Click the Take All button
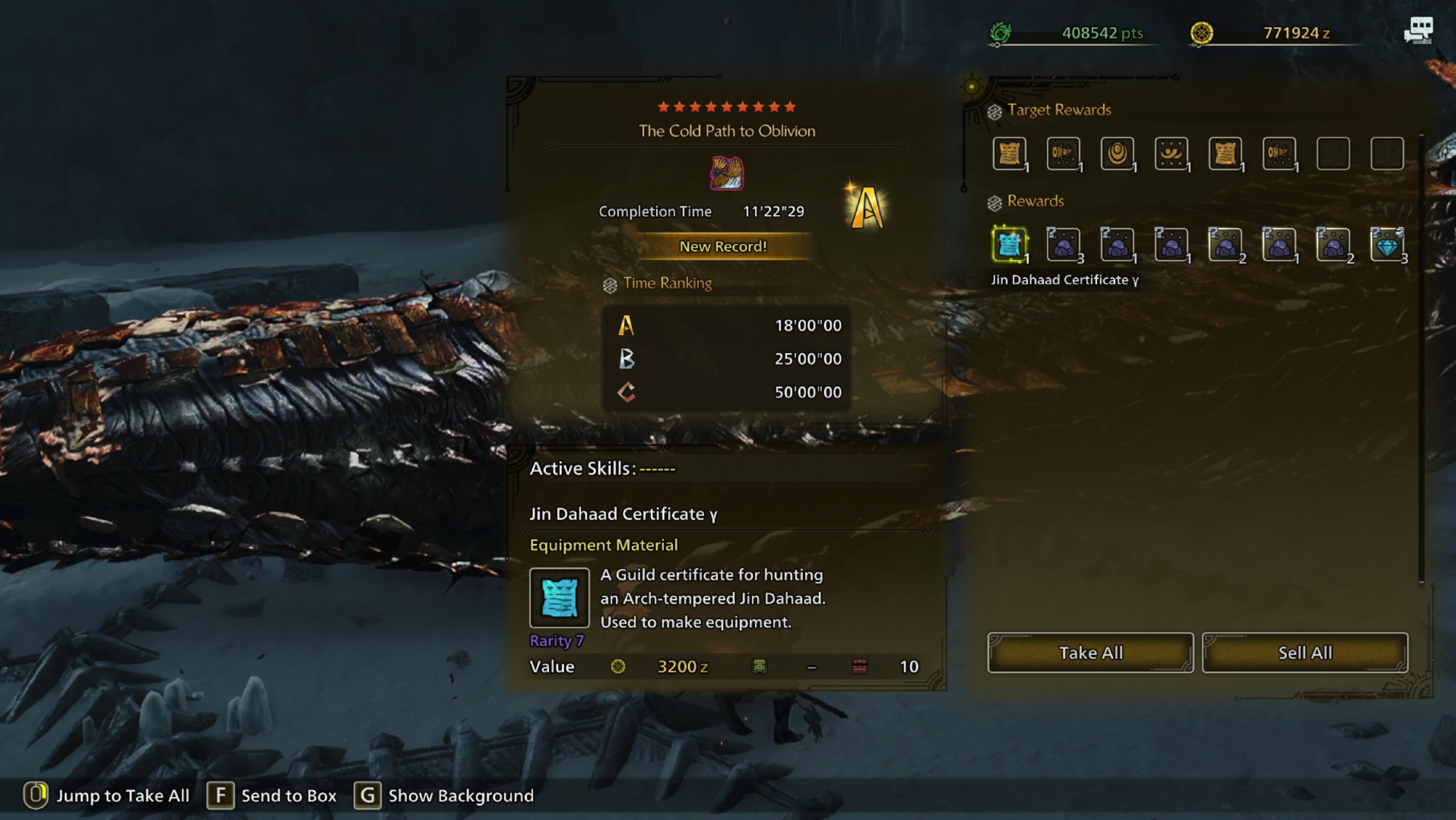Screen dimensions: 1456x820 point(1090,653)
